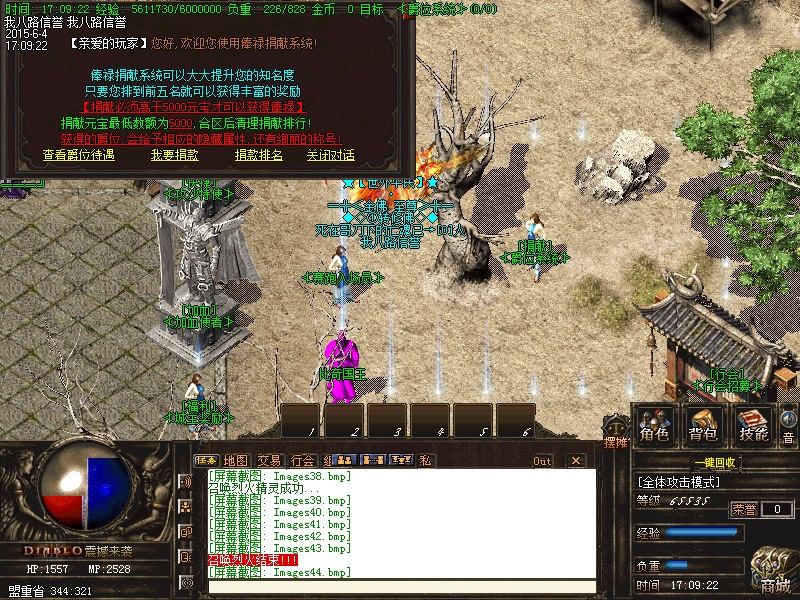Image resolution: width=800 pixels, height=600 pixels.
Task: Close the dialog via 关闭对话
Action: (x=331, y=155)
